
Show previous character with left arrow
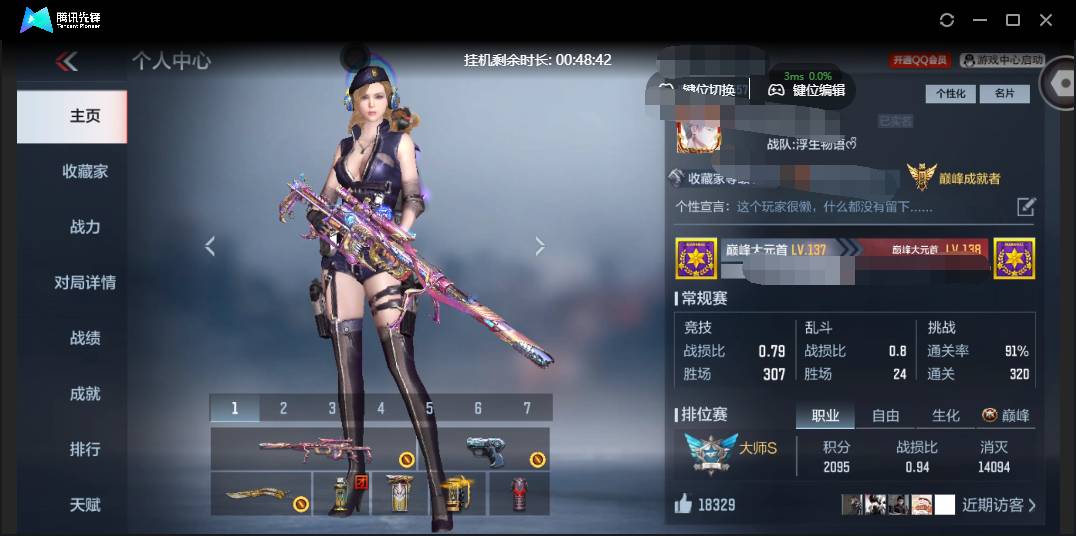click(x=210, y=246)
